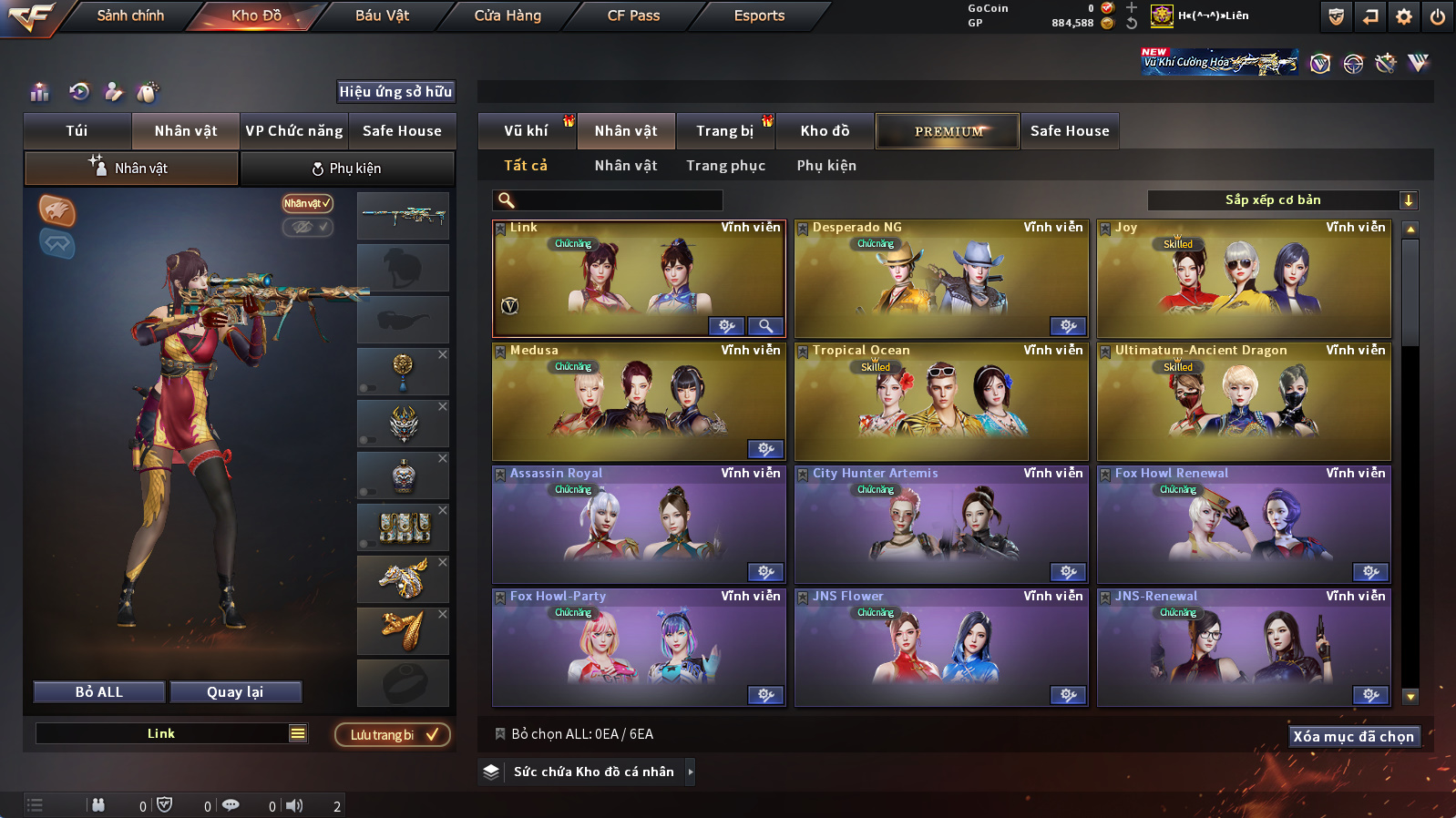Open the right-side Safe House tab
Screen dimensions: 1456x818
(x=1070, y=131)
